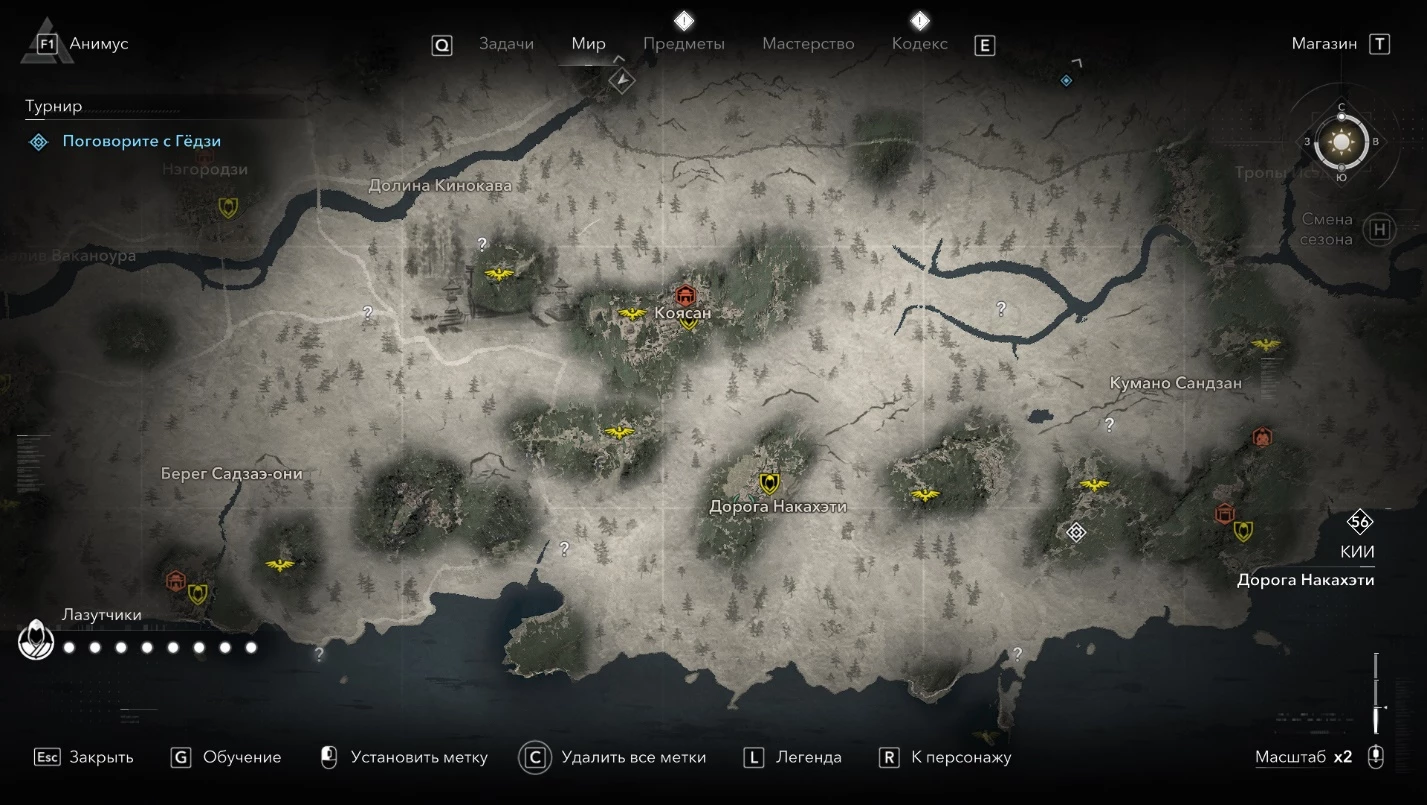1427x805 pixels.
Task: Go to the Кодекс tab
Action: (x=919, y=44)
